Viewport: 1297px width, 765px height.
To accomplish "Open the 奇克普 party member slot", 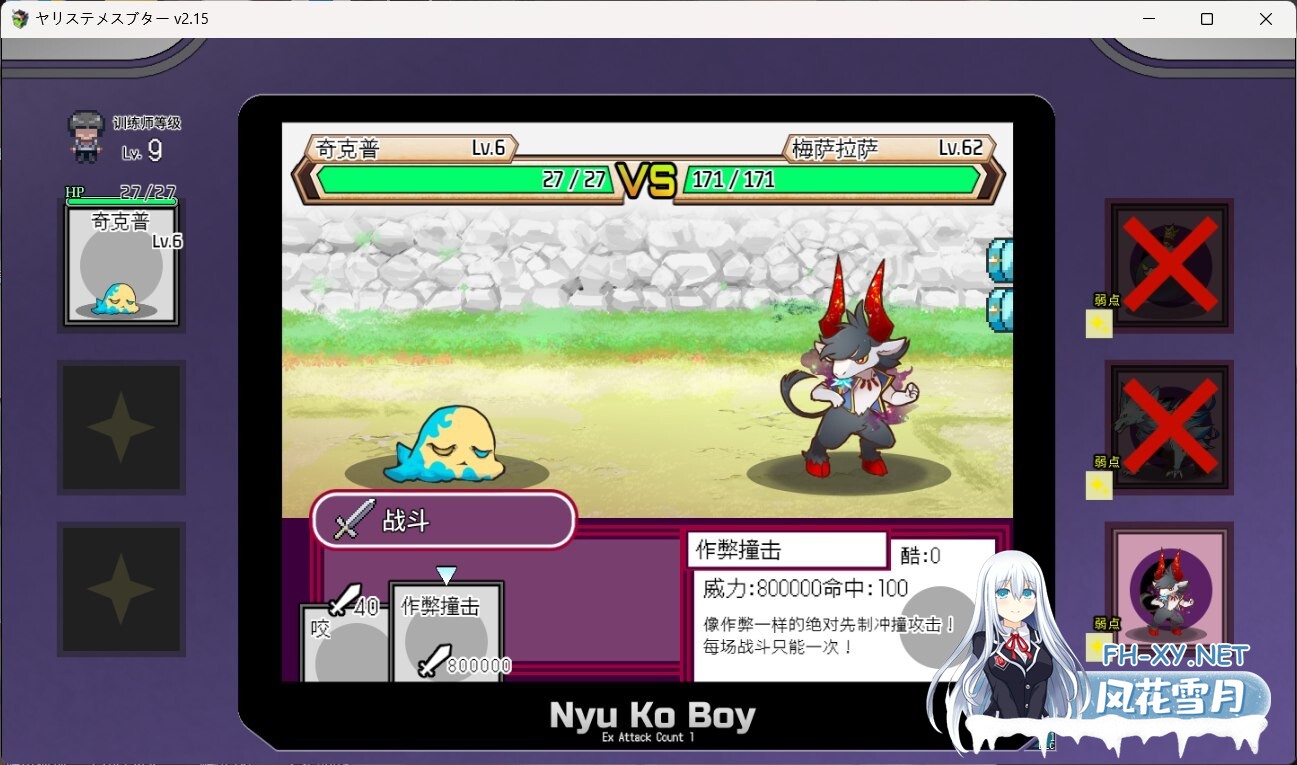I will [x=121, y=264].
